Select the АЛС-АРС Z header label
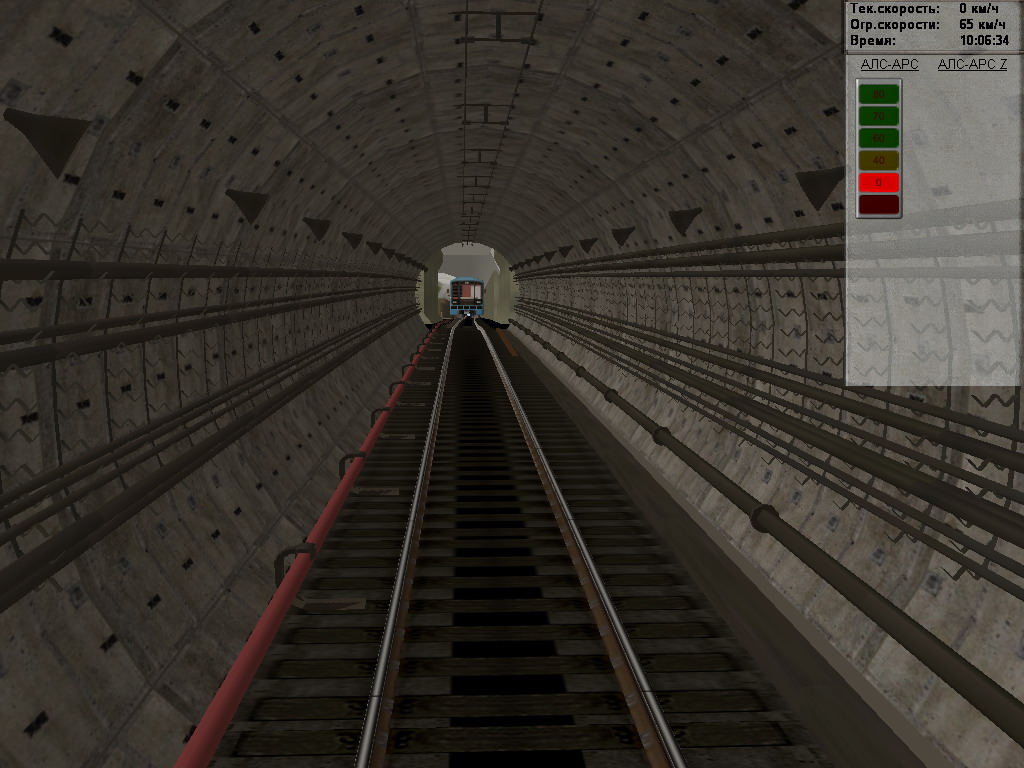 pyautogui.click(x=972, y=65)
